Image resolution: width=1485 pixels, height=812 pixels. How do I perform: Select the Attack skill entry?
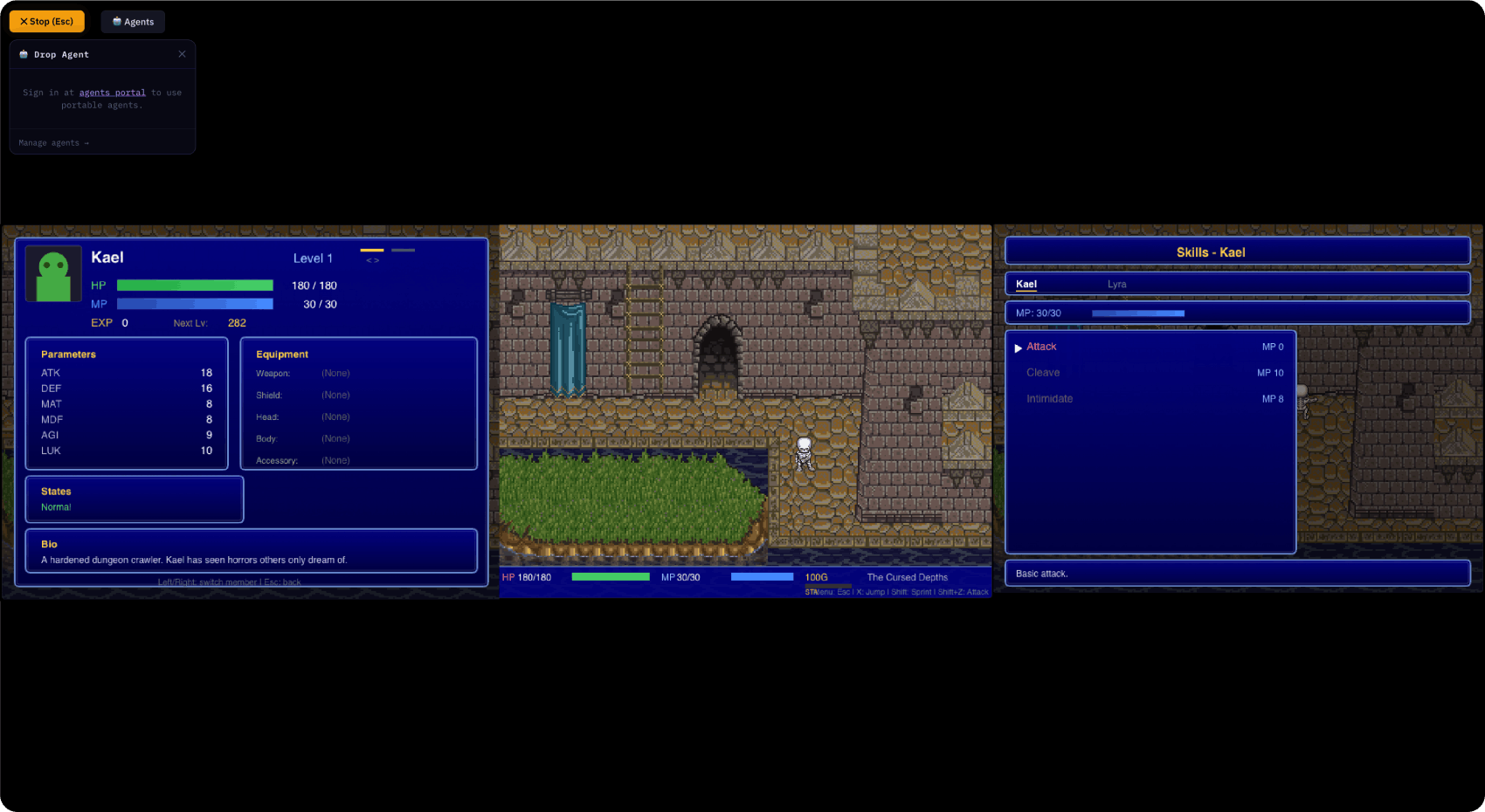(1041, 347)
